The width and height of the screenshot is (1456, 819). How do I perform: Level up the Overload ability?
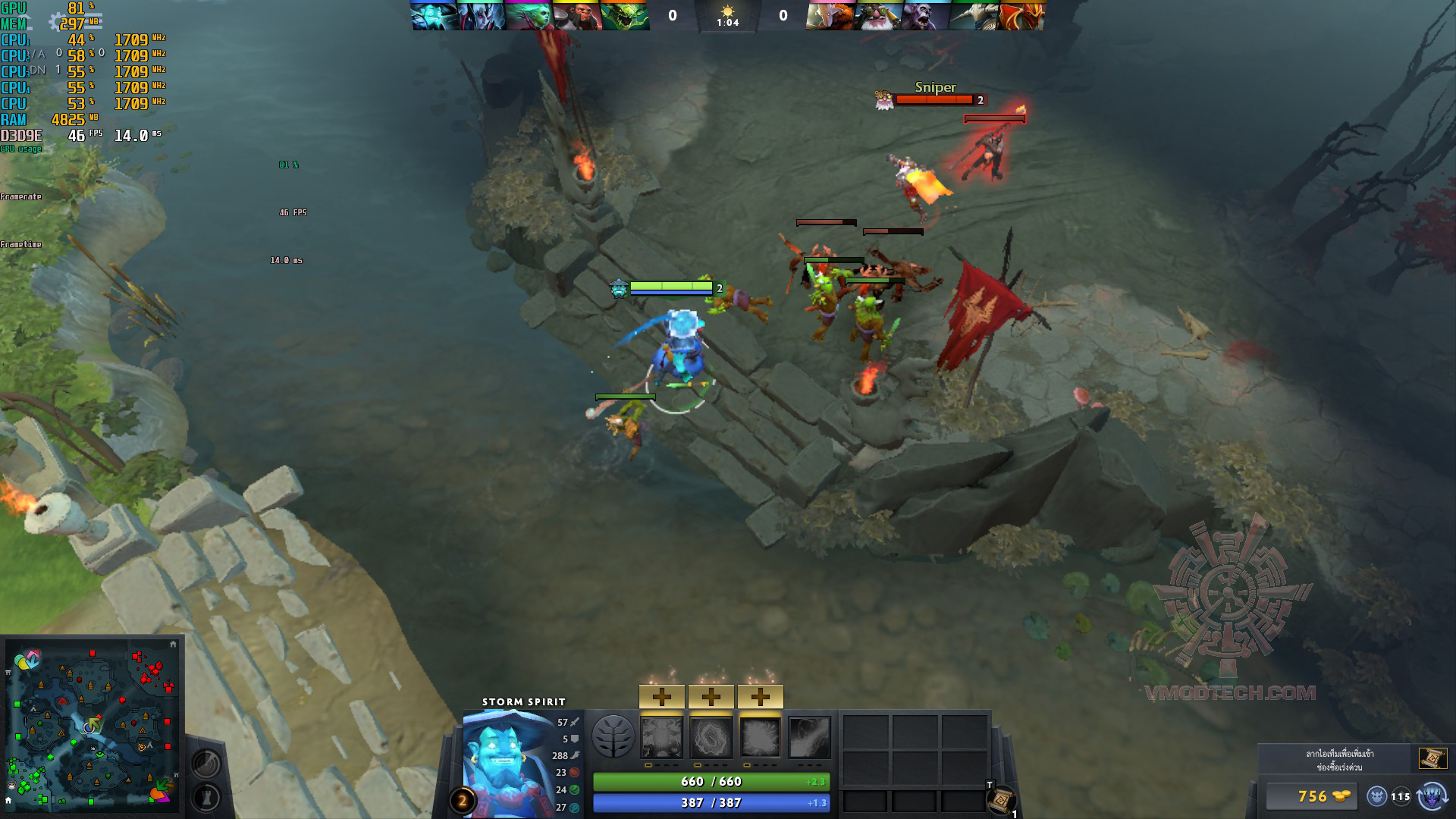pos(761,695)
